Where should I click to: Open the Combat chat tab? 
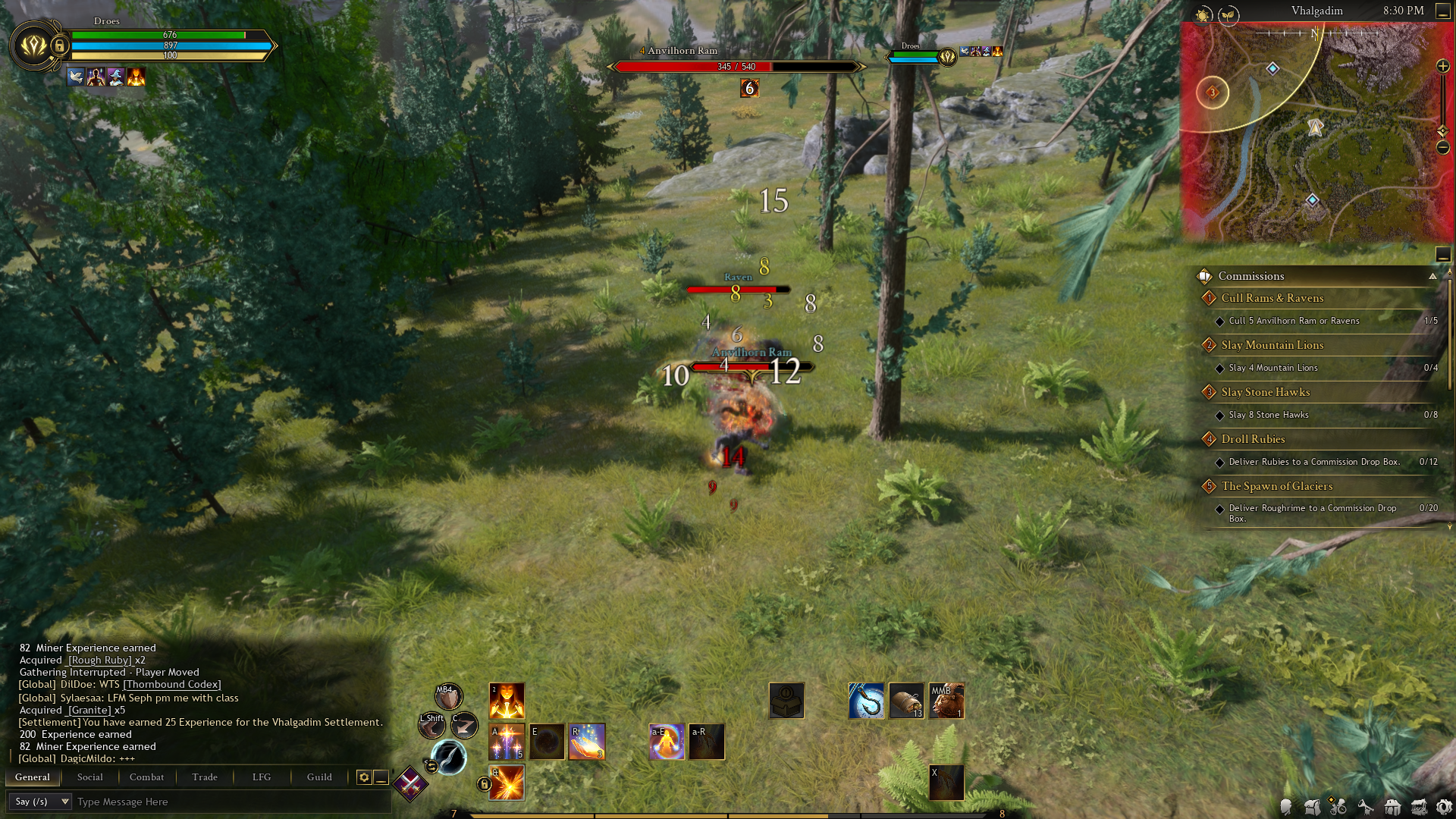146,777
